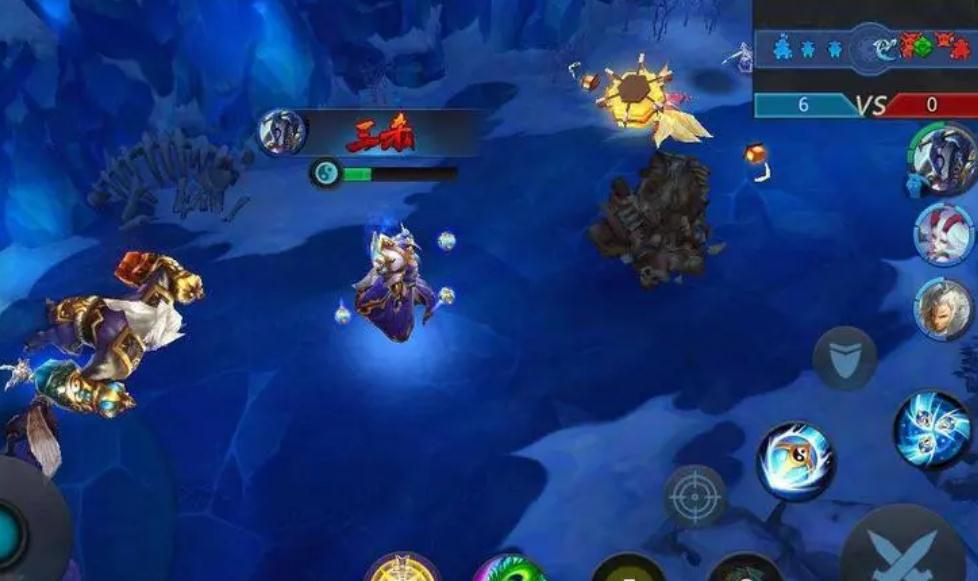Use the green dragon eye item
The width and height of the screenshot is (978, 581).
(x=510, y=571)
